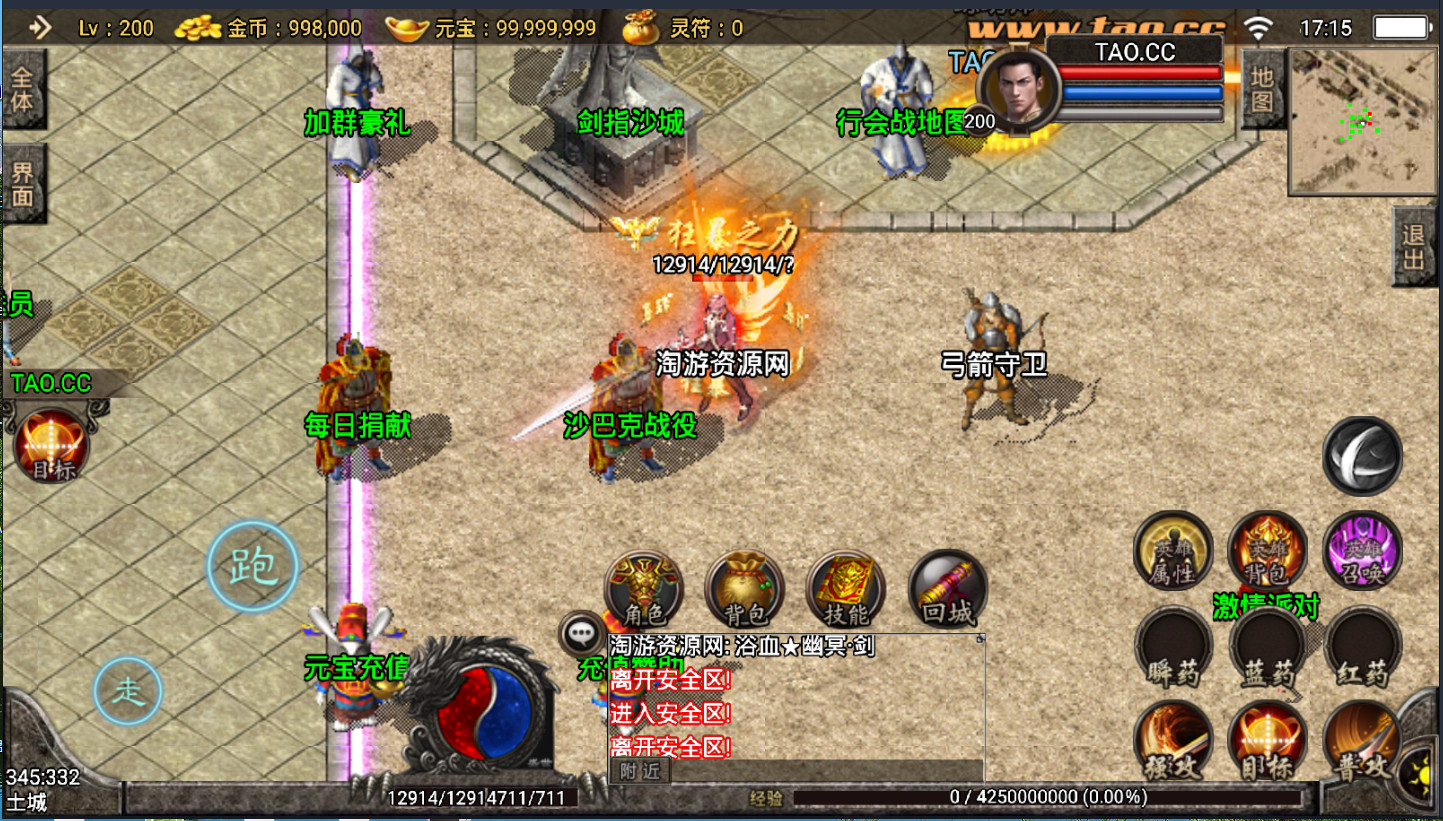Open the gold pouch 背包 bag
Screen dimensions: 1443x821
click(x=744, y=590)
